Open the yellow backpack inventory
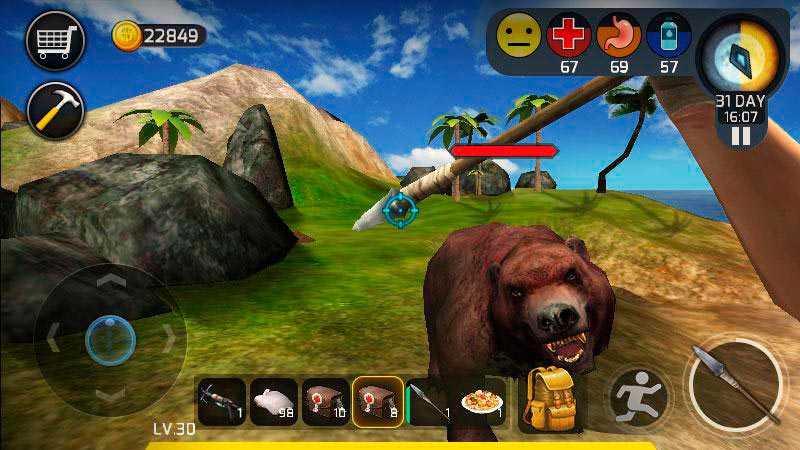Image resolution: width=800 pixels, height=450 pixels. [551, 397]
